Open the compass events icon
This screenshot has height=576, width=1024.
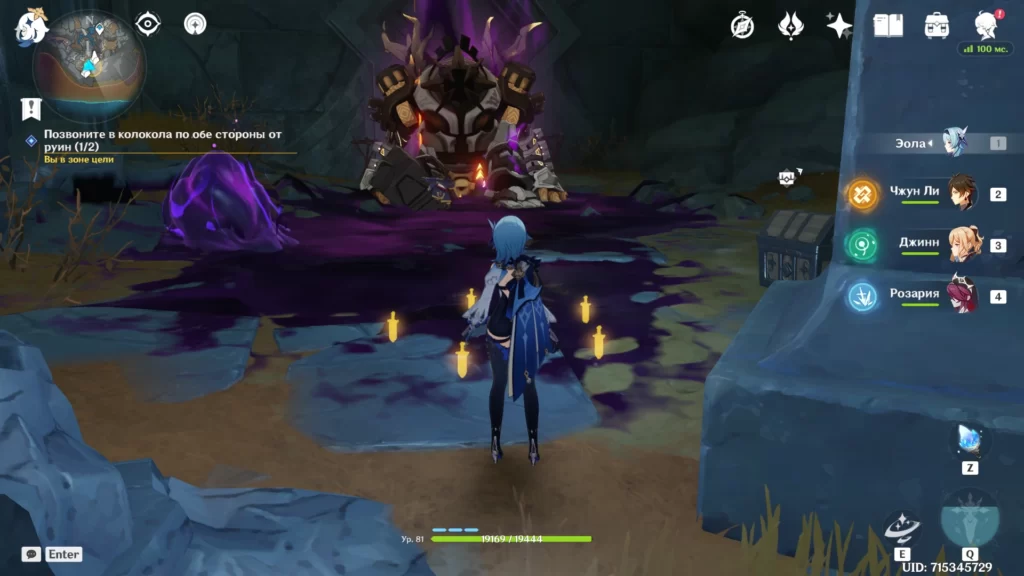742,26
